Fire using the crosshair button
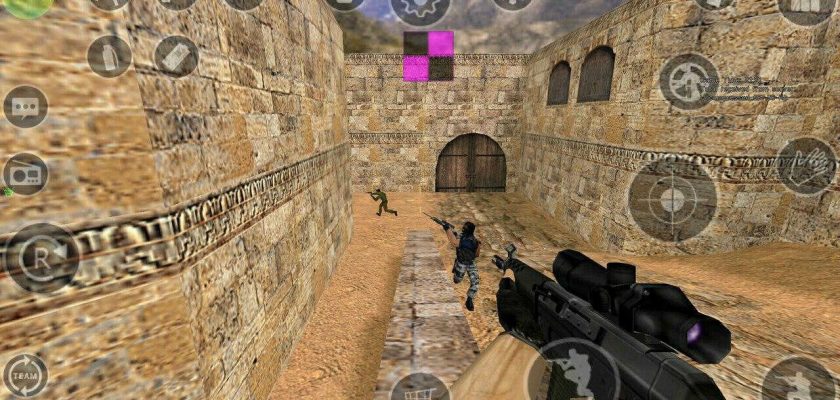This screenshot has height=400, width=840. coord(672,200)
